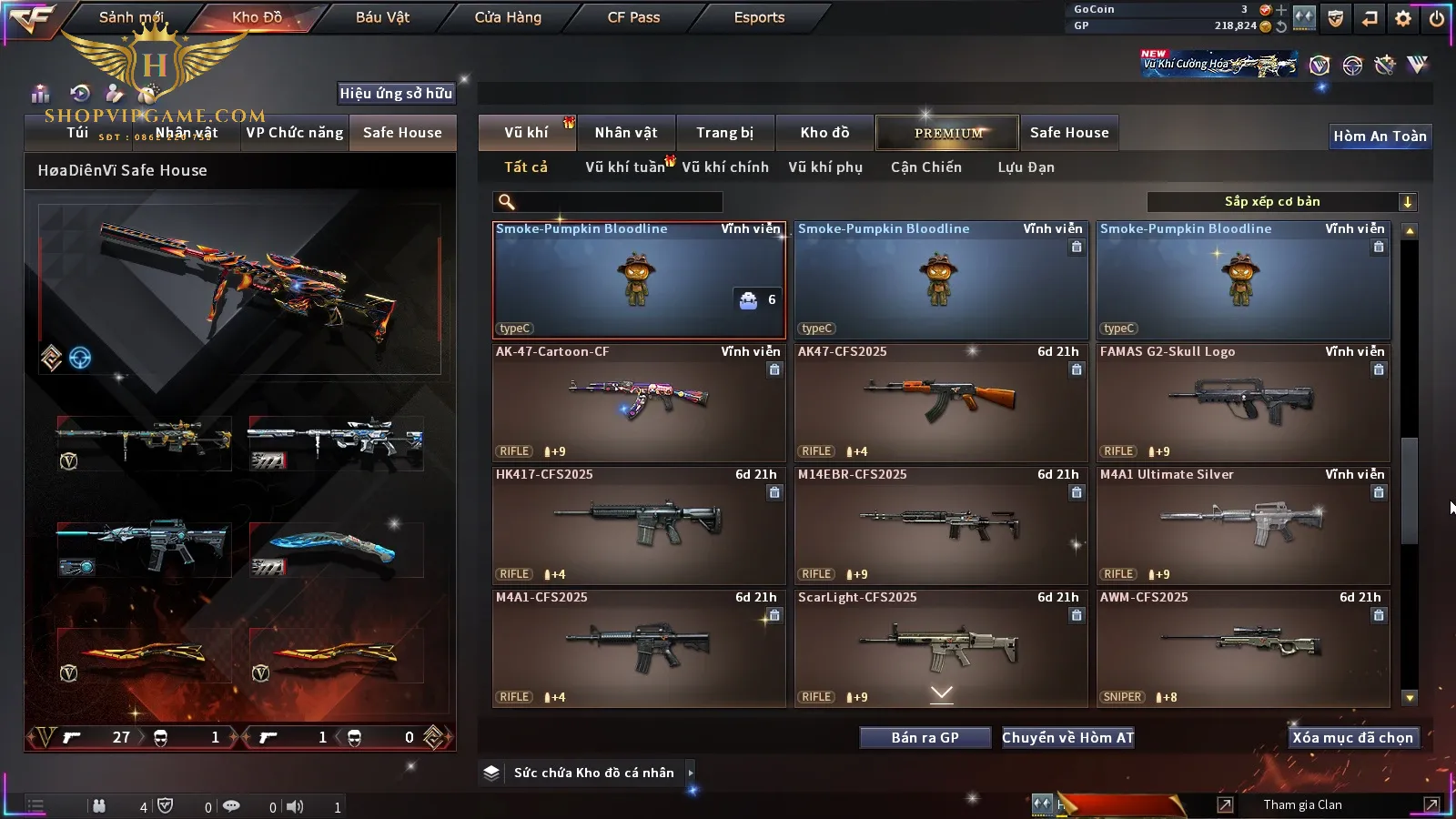
Task: Open the CF Pass page
Action: point(633,17)
